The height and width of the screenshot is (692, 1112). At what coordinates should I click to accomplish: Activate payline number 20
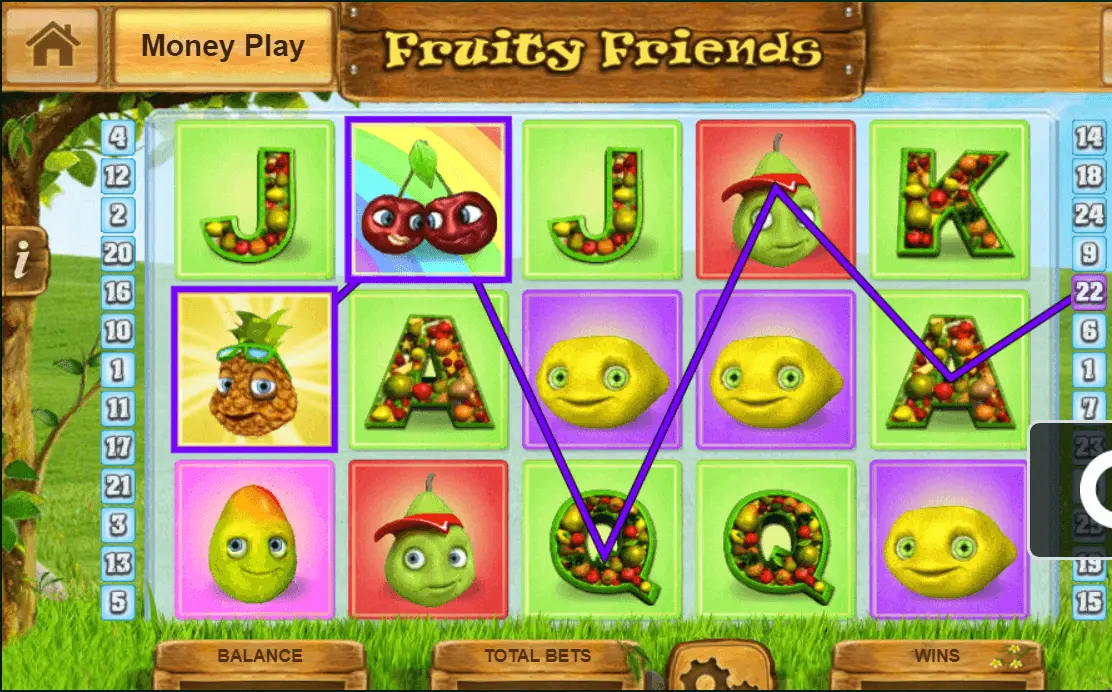point(118,254)
